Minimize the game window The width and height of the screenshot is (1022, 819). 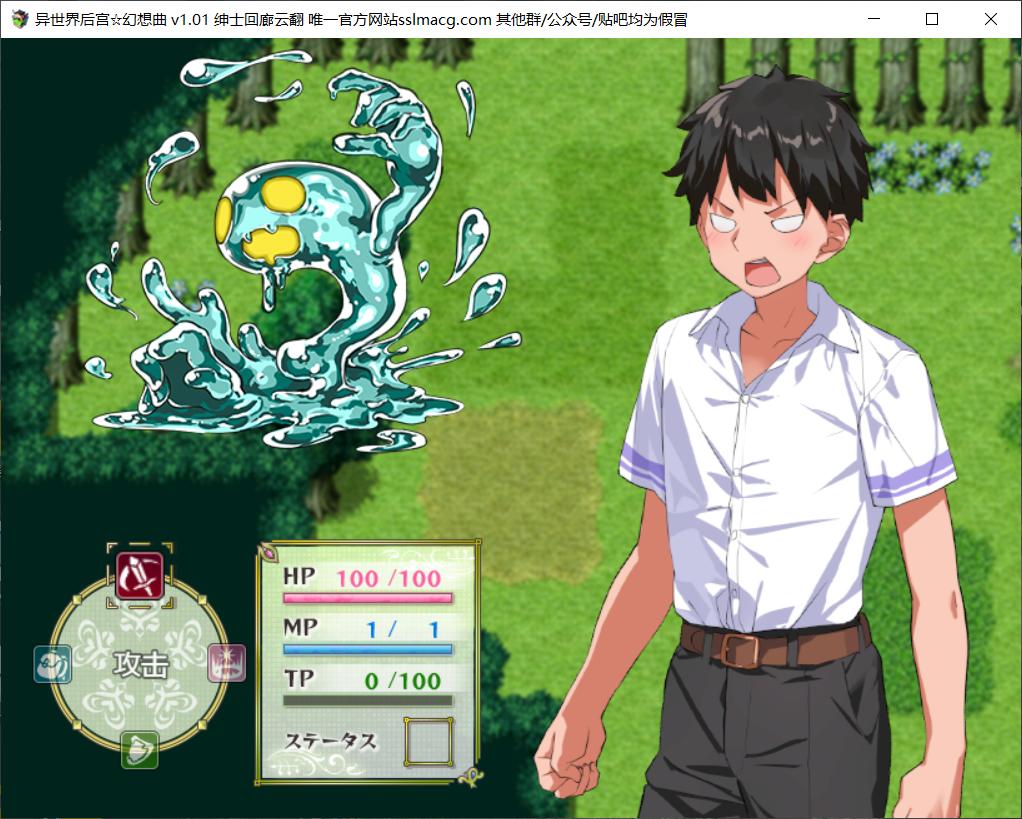click(874, 19)
